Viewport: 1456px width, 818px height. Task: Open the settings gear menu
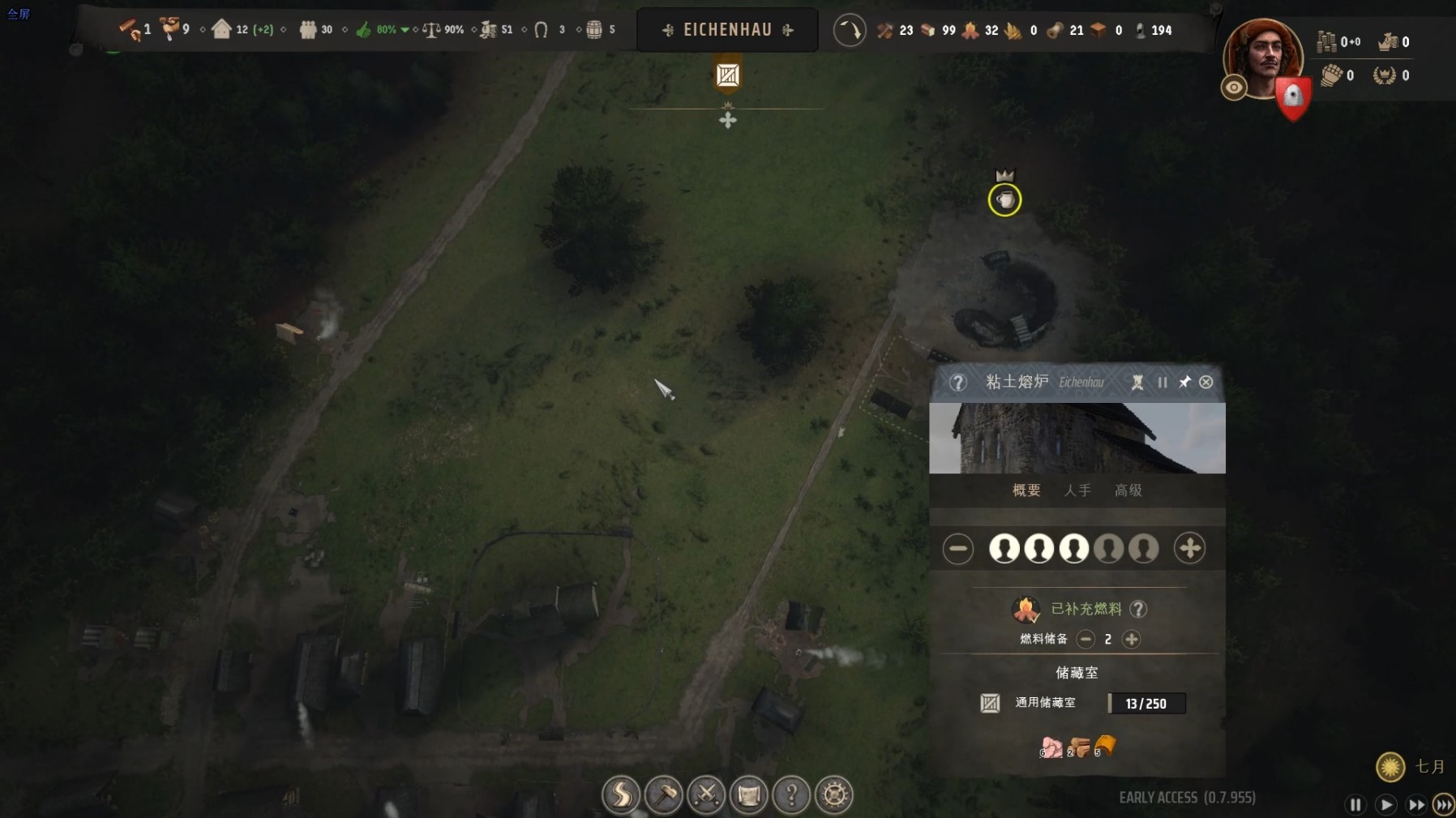coord(834,795)
